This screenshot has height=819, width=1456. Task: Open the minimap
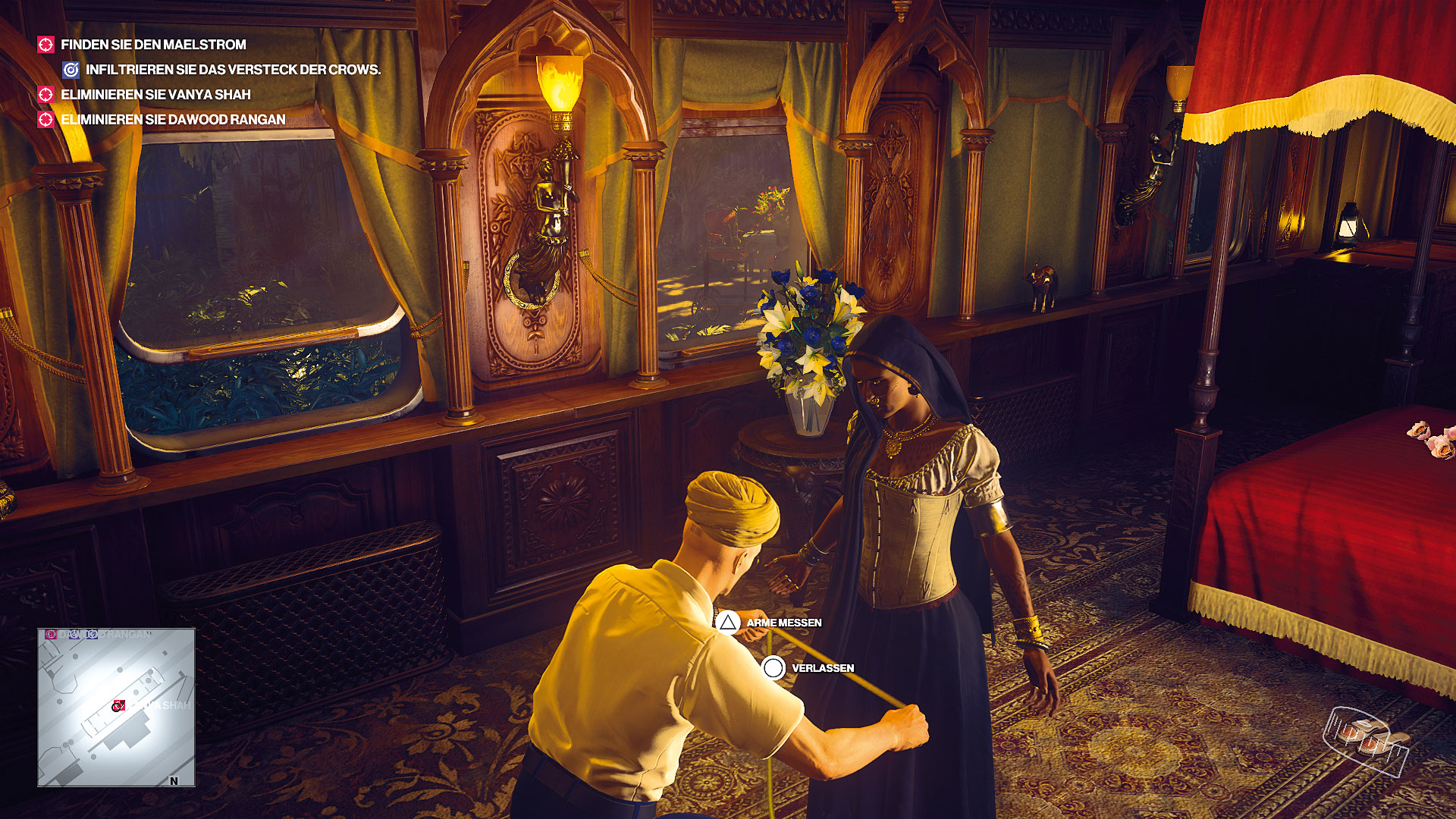click(x=116, y=707)
